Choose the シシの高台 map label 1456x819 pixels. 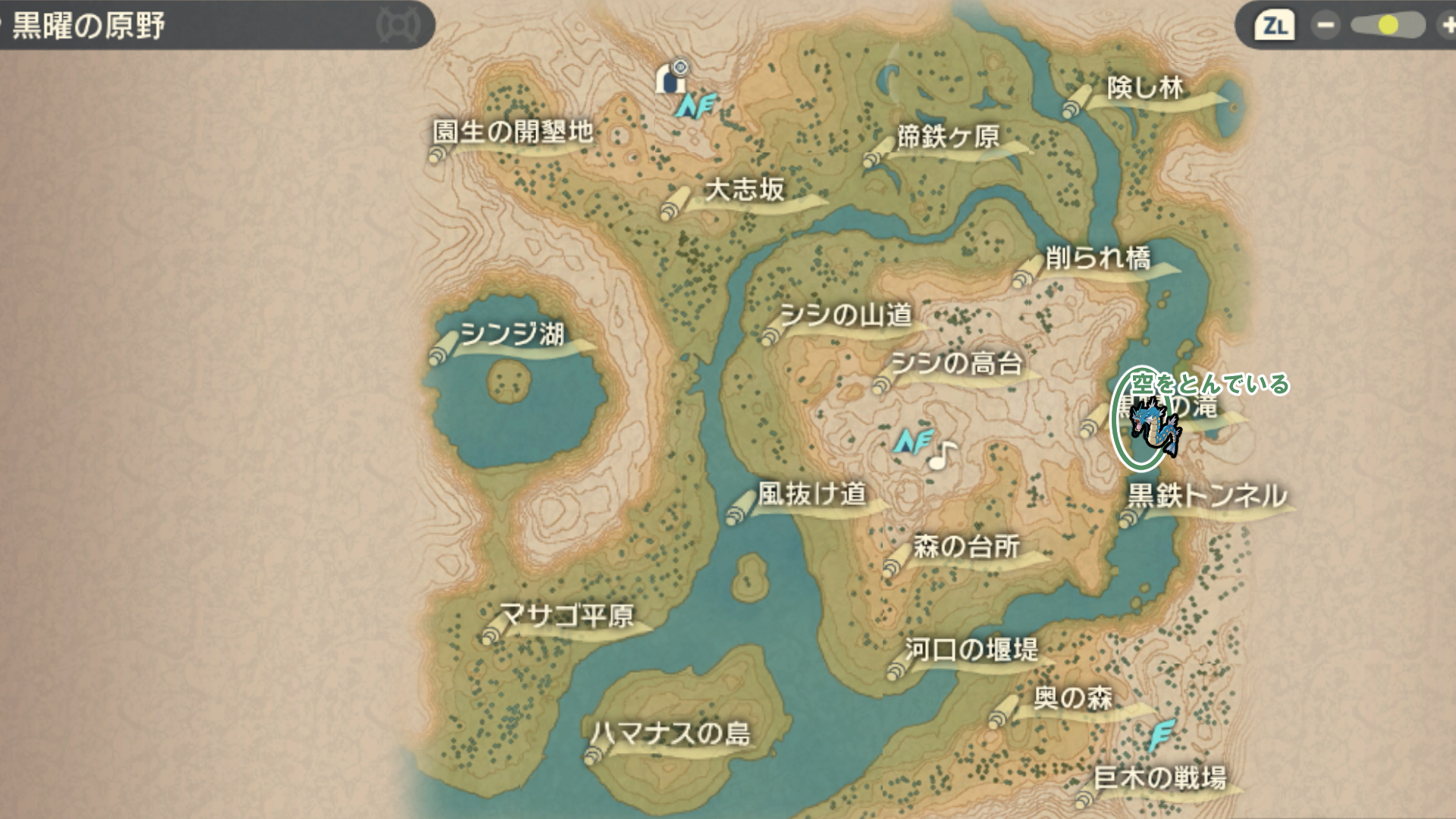pos(957,364)
